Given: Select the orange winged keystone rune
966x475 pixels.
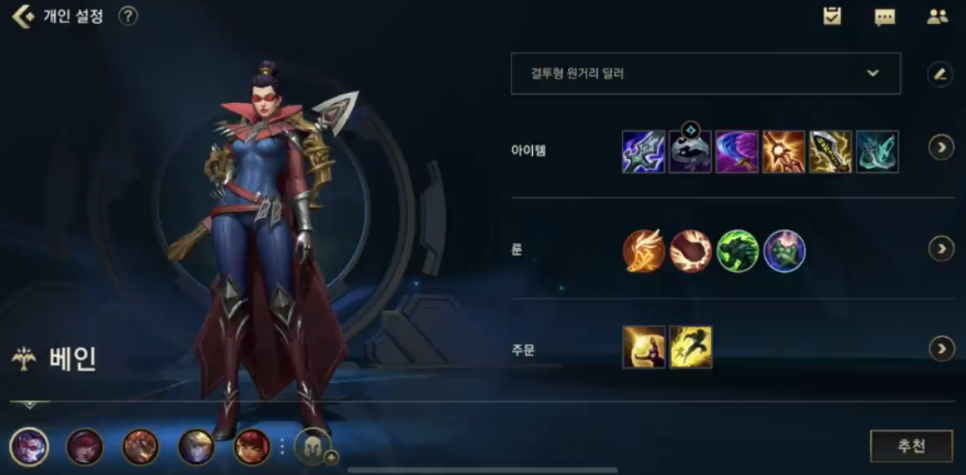Looking at the screenshot, I should (x=643, y=250).
